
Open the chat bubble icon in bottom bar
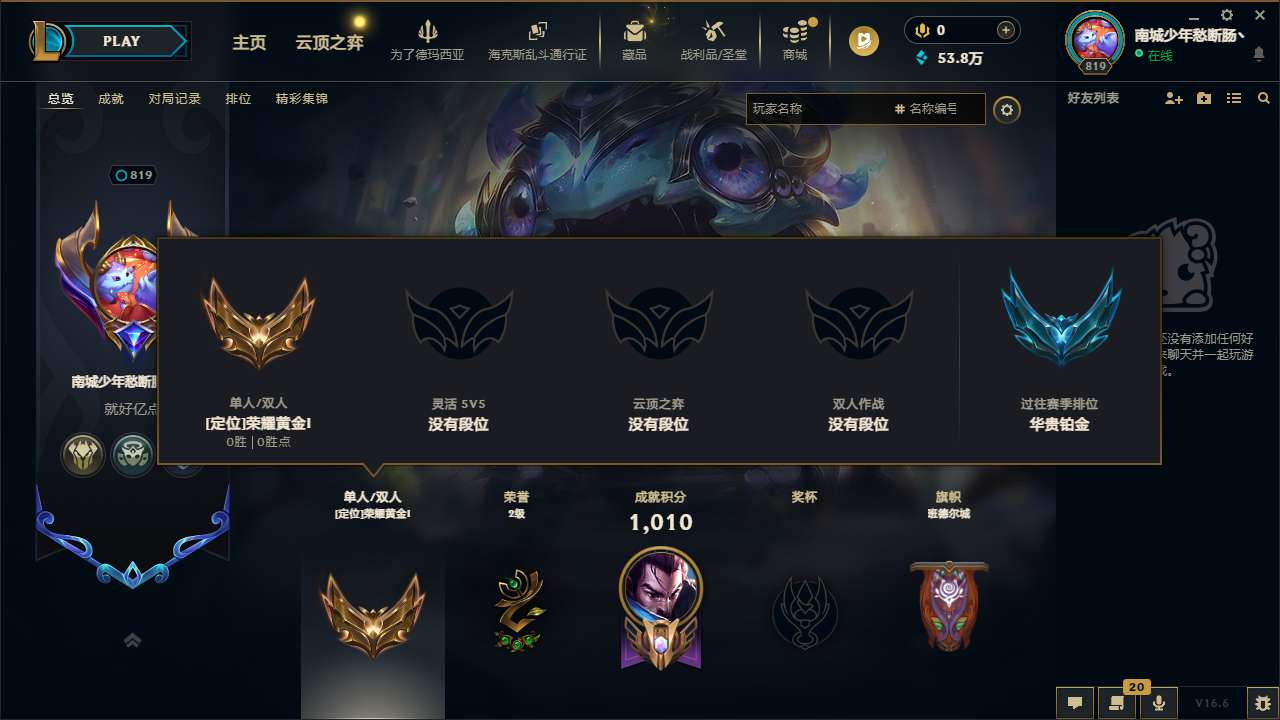(1075, 703)
